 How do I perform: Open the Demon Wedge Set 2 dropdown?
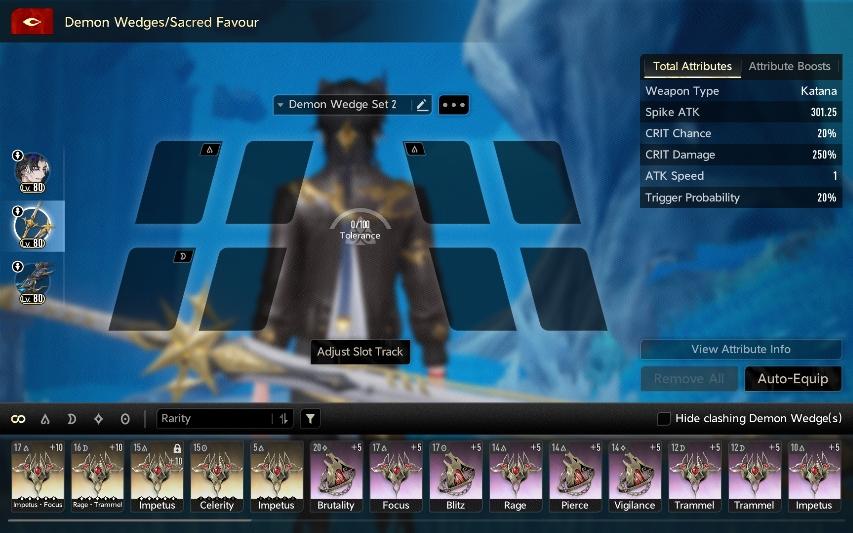[342, 104]
